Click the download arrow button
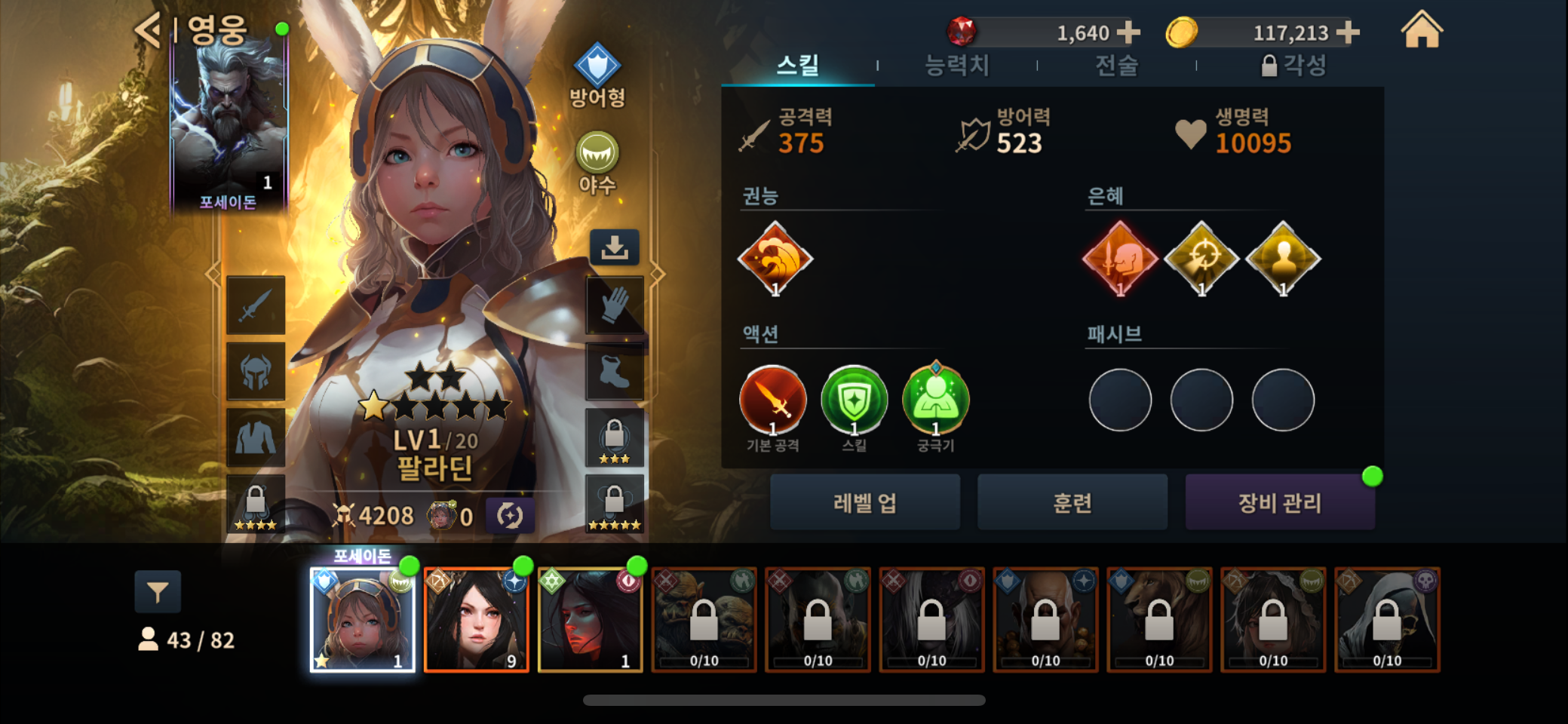 tap(614, 247)
